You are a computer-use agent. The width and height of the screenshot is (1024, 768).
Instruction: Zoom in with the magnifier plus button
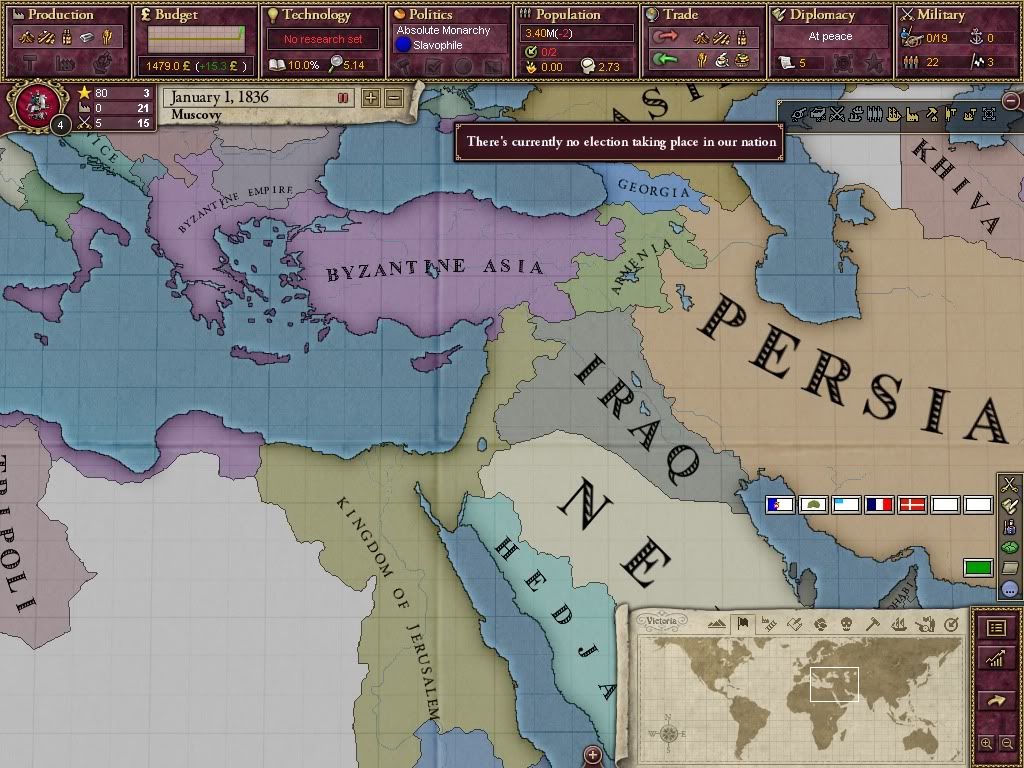click(987, 744)
